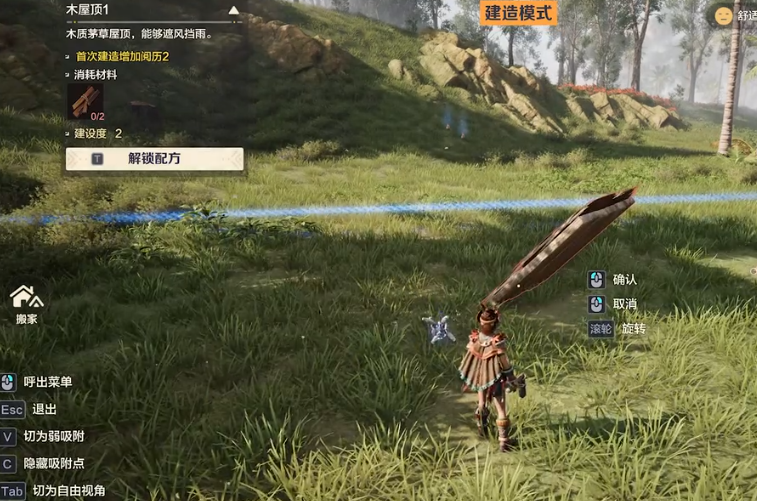Image resolution: width=757 pixels, height=501 pixels.
Task: Collapse the 木屋顶1 panel using its arrow
Action: click(x=234, y=11)
